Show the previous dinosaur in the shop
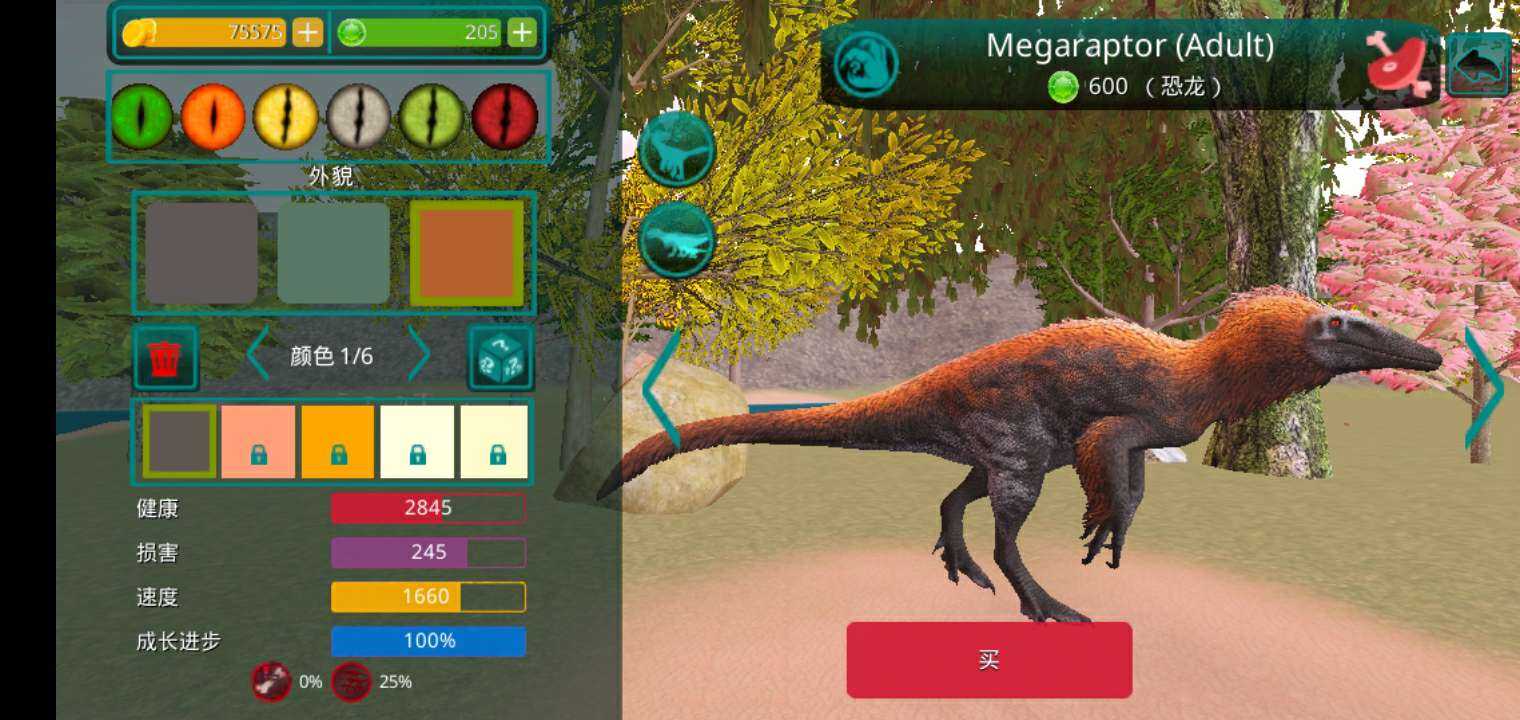 click(660, 390)
